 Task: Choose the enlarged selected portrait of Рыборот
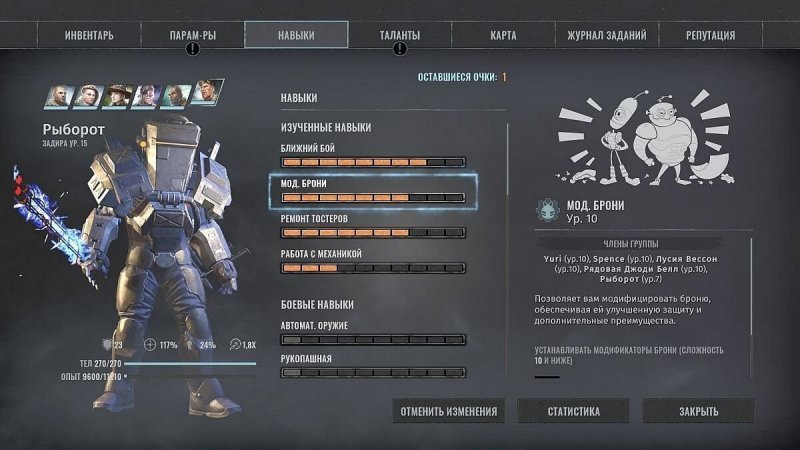click(209, 93)
